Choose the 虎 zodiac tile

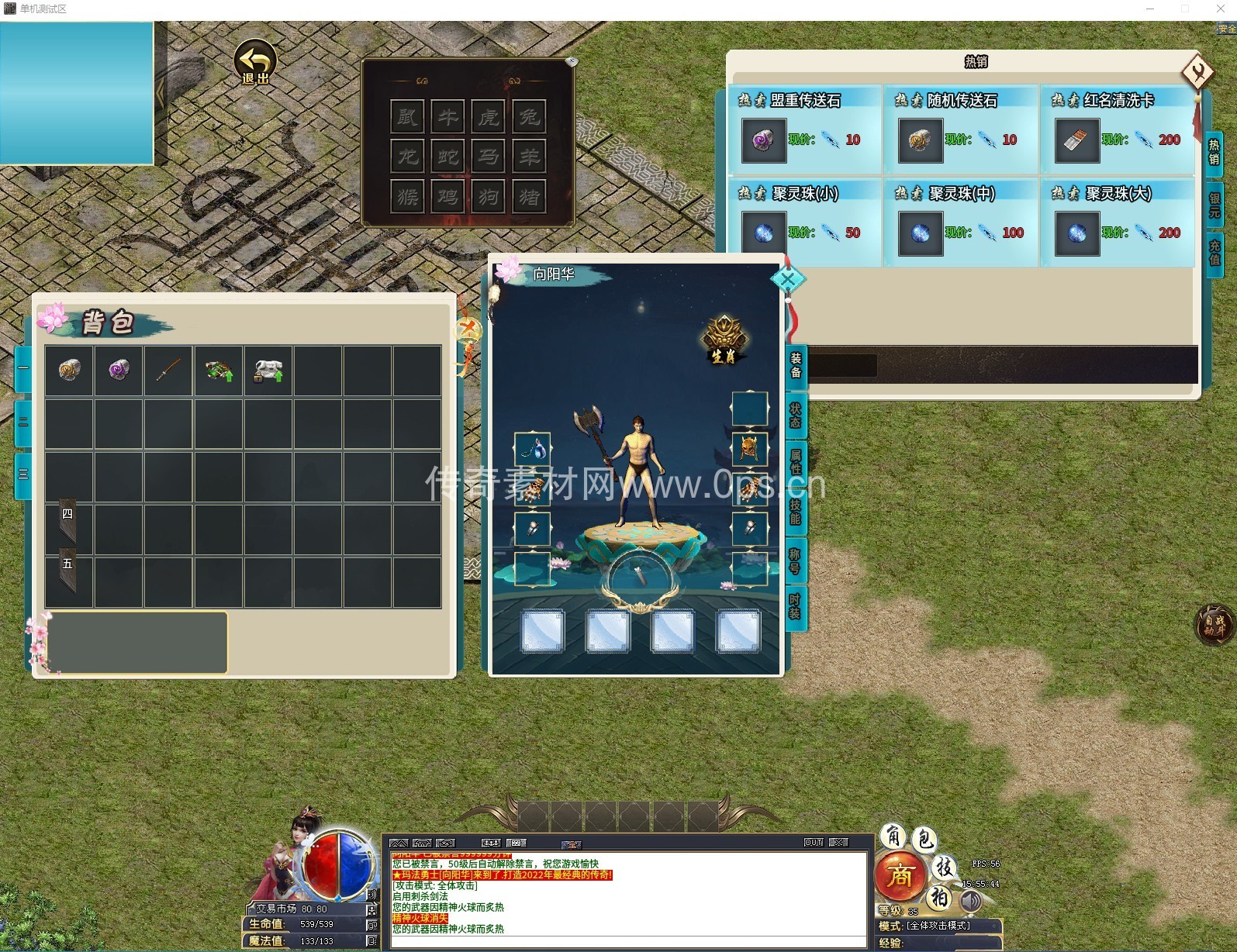click(x=489, y=117)
